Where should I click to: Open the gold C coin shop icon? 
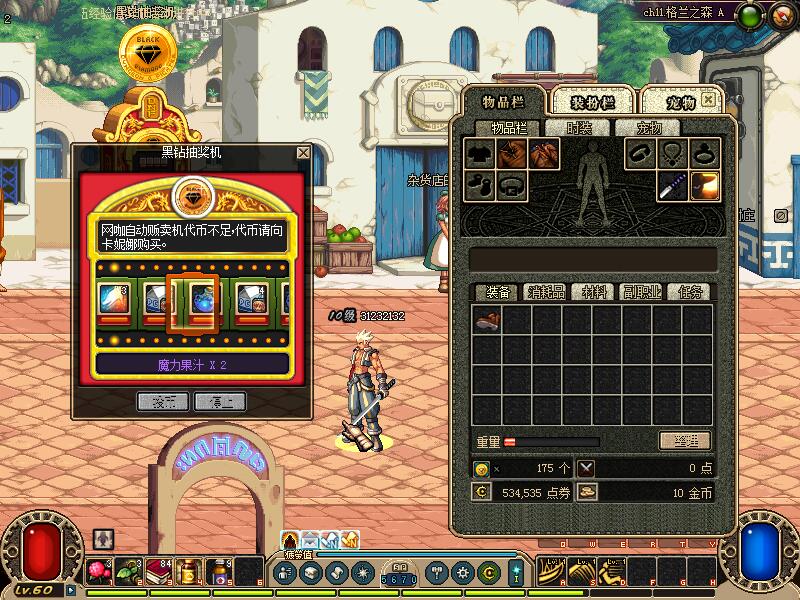489,573
